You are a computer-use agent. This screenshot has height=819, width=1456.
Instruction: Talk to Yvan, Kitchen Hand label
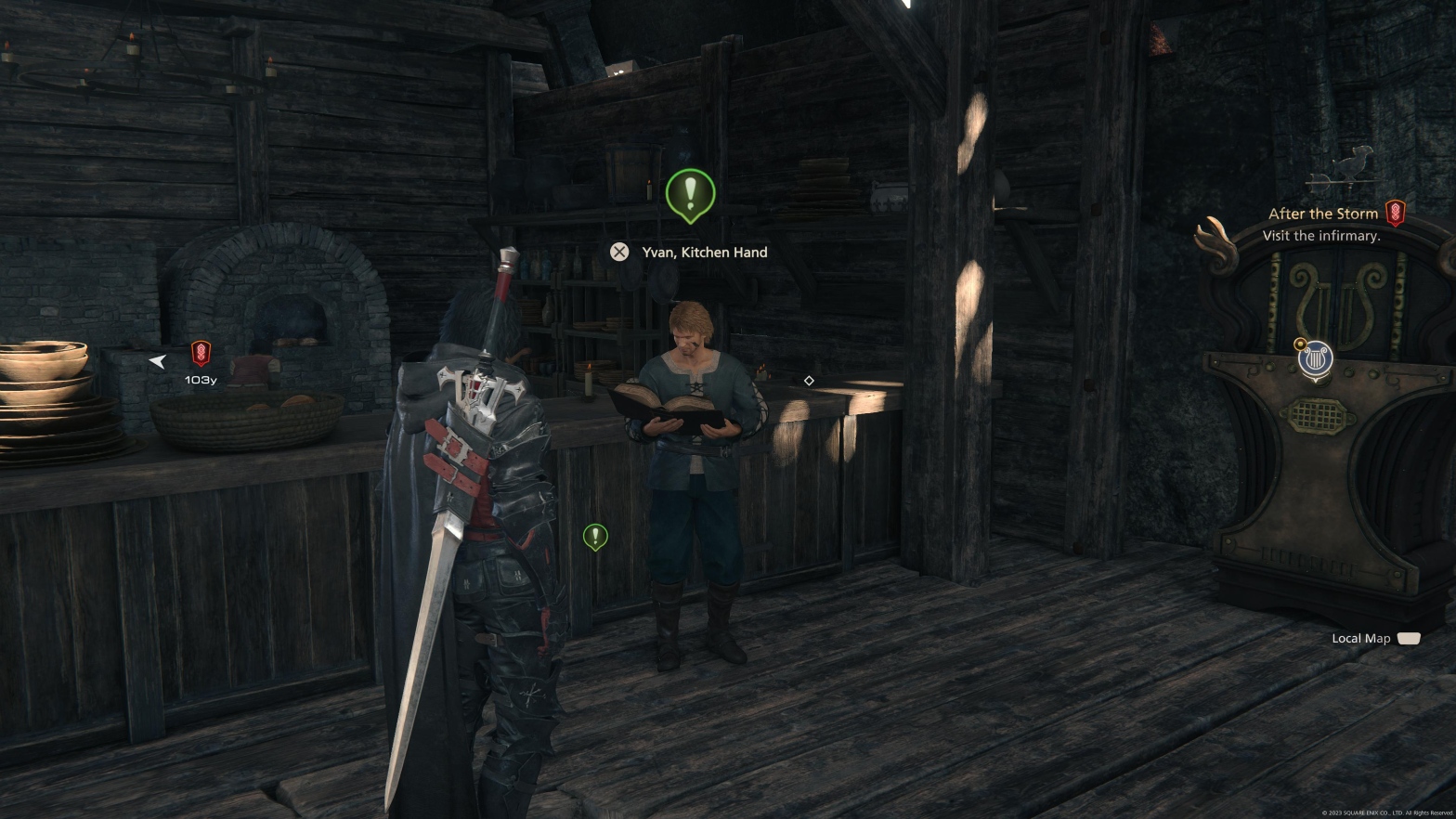click(x=704, y=252)
